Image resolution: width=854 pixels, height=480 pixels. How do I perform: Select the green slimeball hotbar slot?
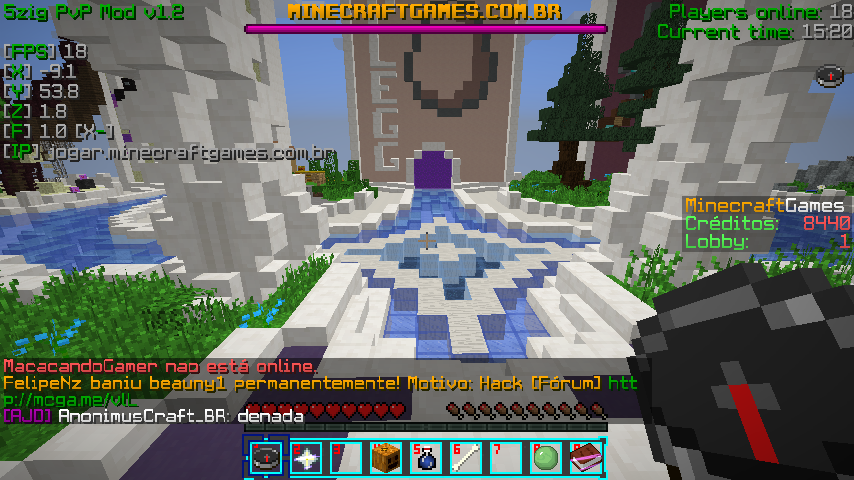546,457
